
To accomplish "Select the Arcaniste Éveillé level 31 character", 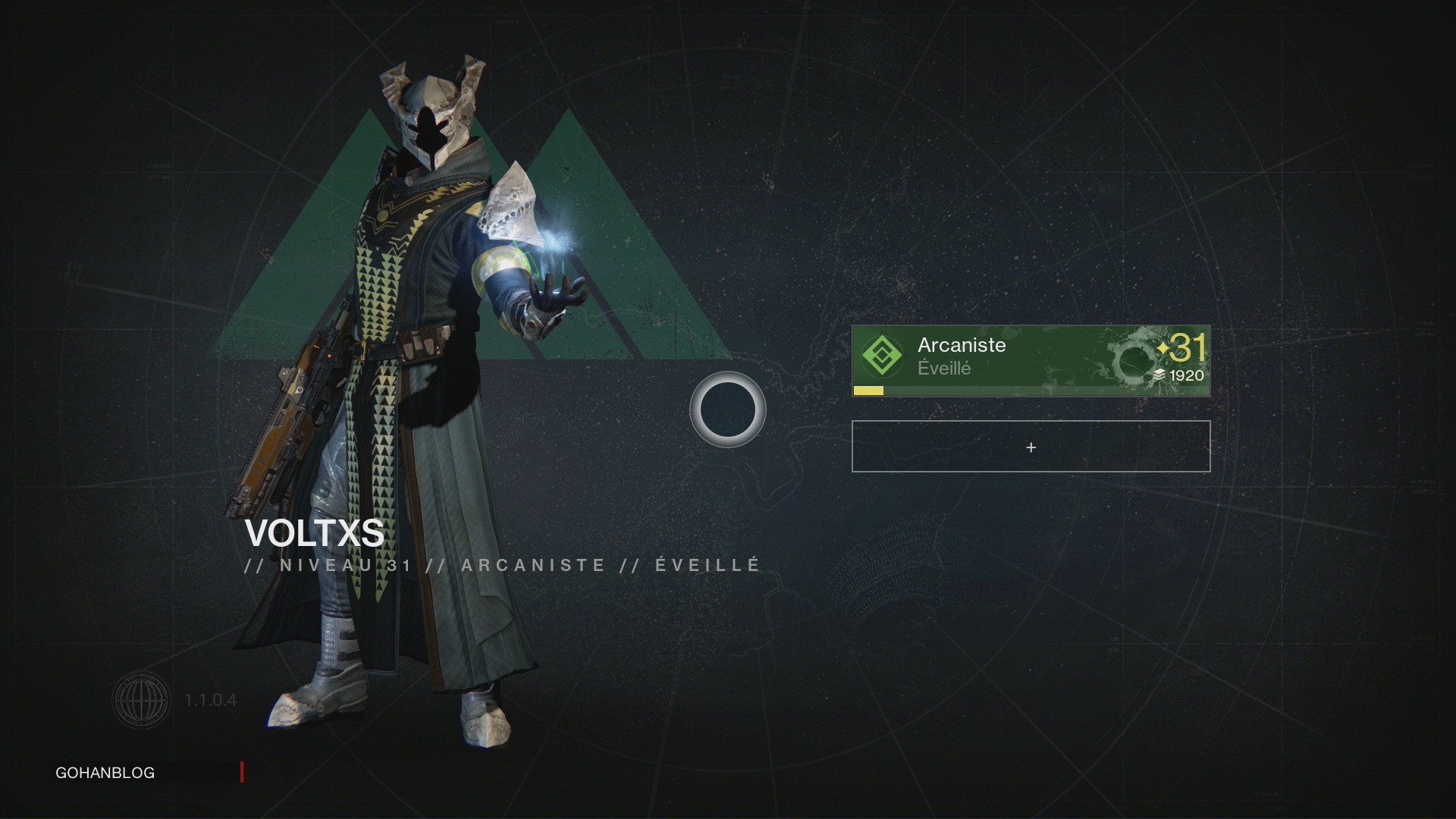I will (x=1030, y=360).
